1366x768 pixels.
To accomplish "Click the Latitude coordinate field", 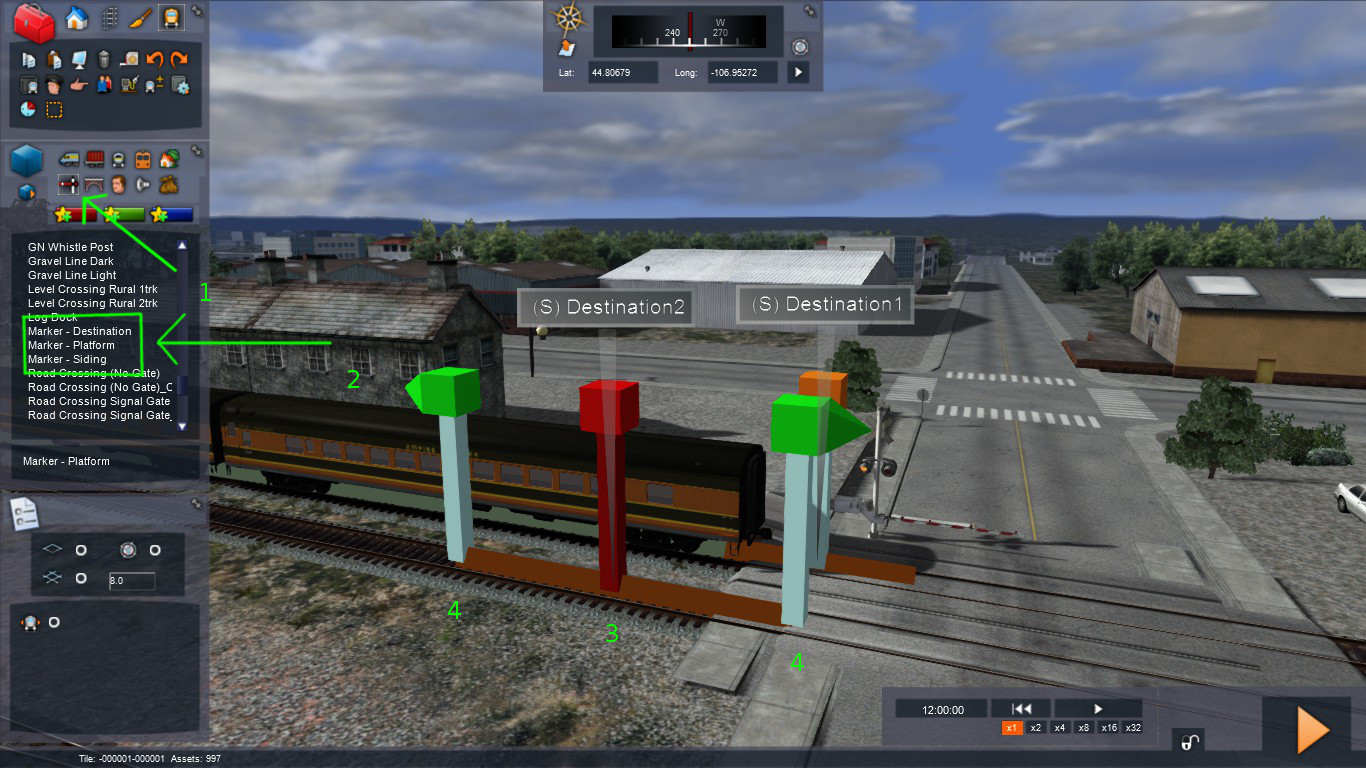I will point(623,72).
